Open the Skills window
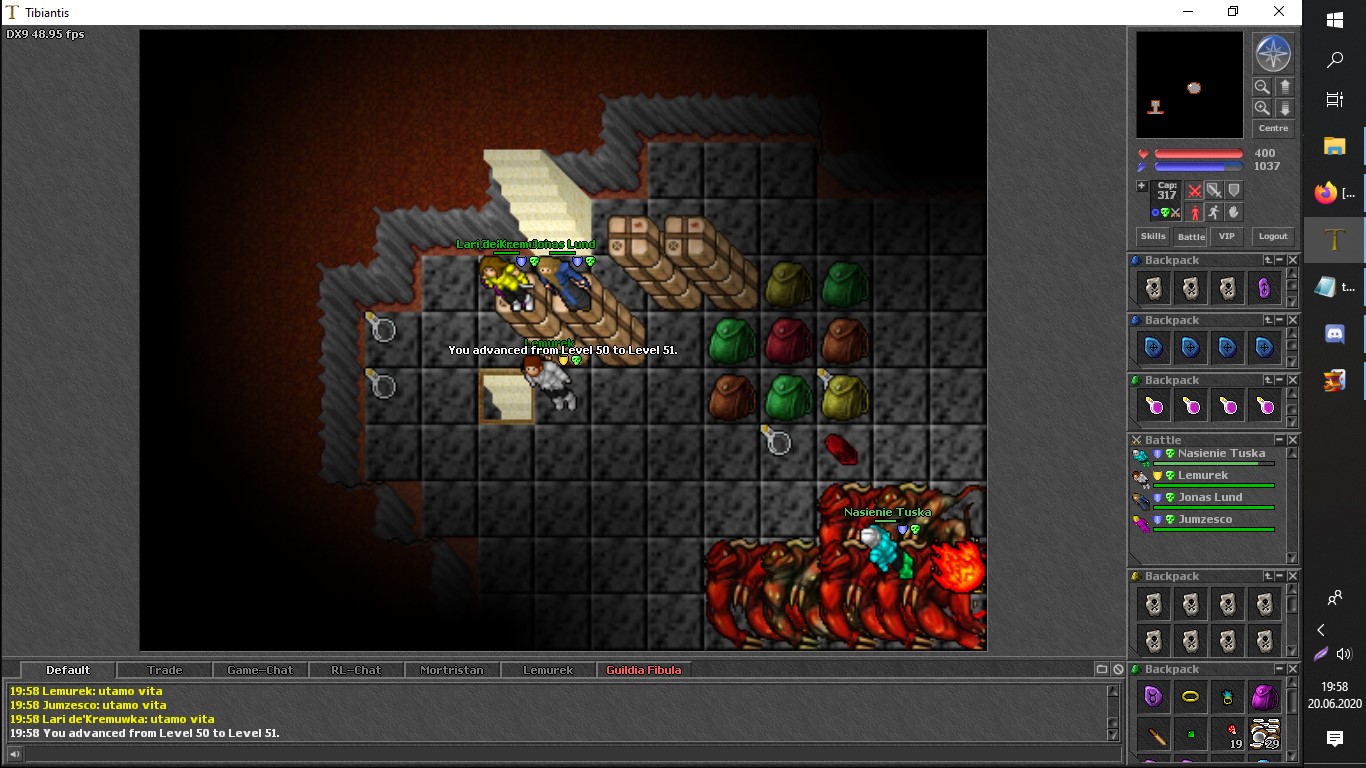1366x768 pixels. pyautogui.click(x=1153, y=237)
